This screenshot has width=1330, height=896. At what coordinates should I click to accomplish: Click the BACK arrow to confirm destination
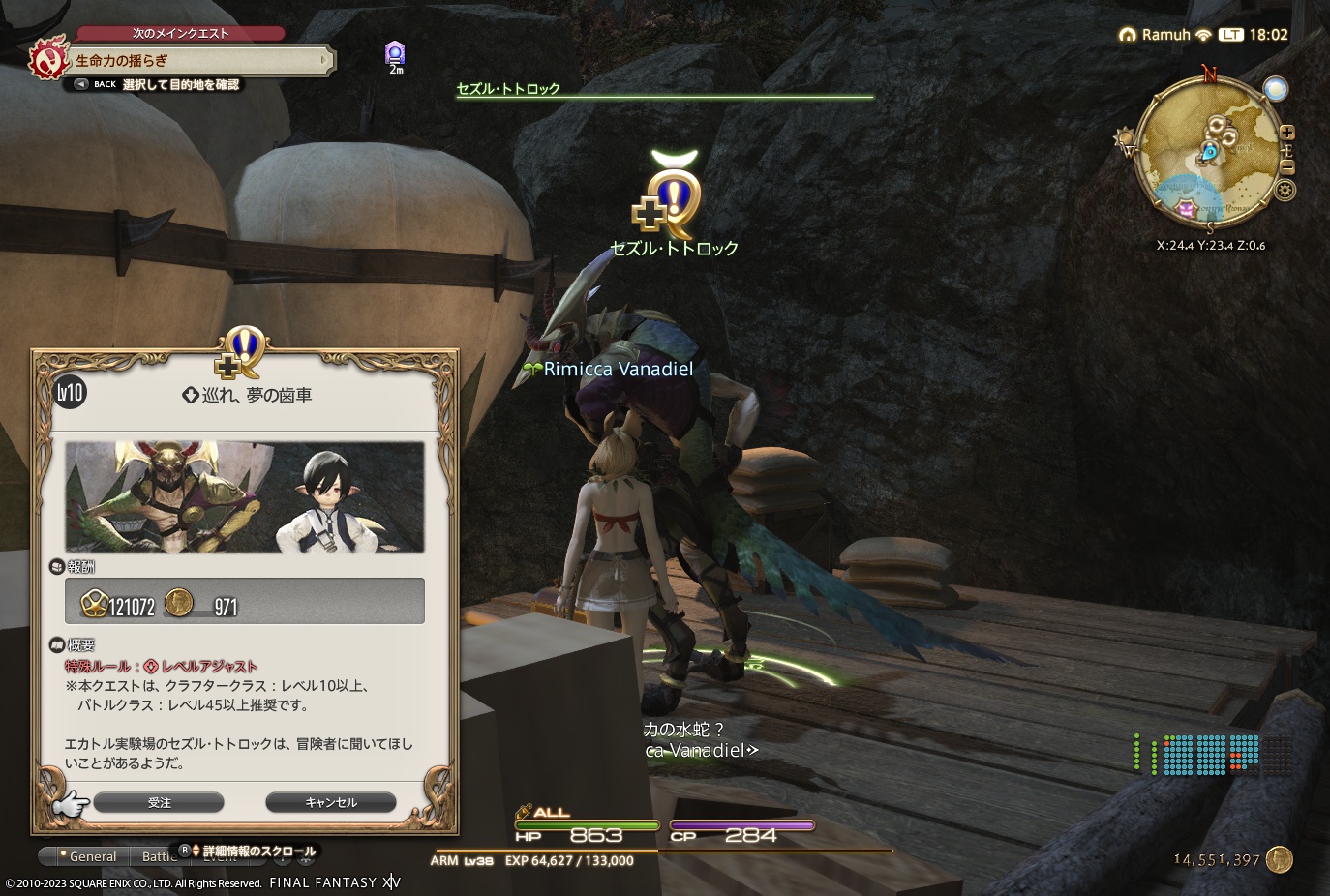80,84
